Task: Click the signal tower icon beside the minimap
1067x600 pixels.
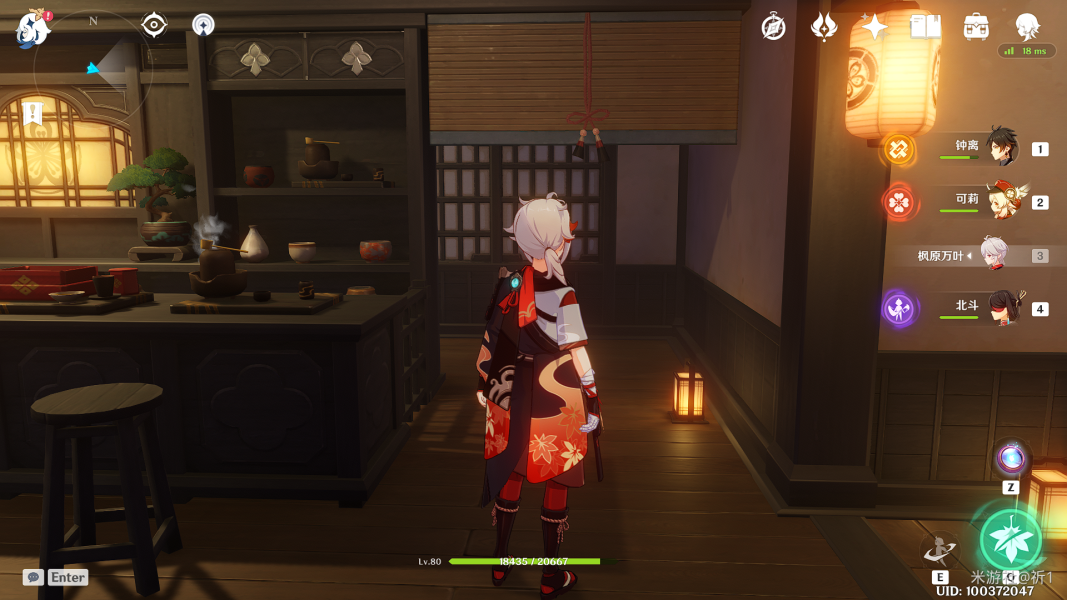Action: coord(203,26)
